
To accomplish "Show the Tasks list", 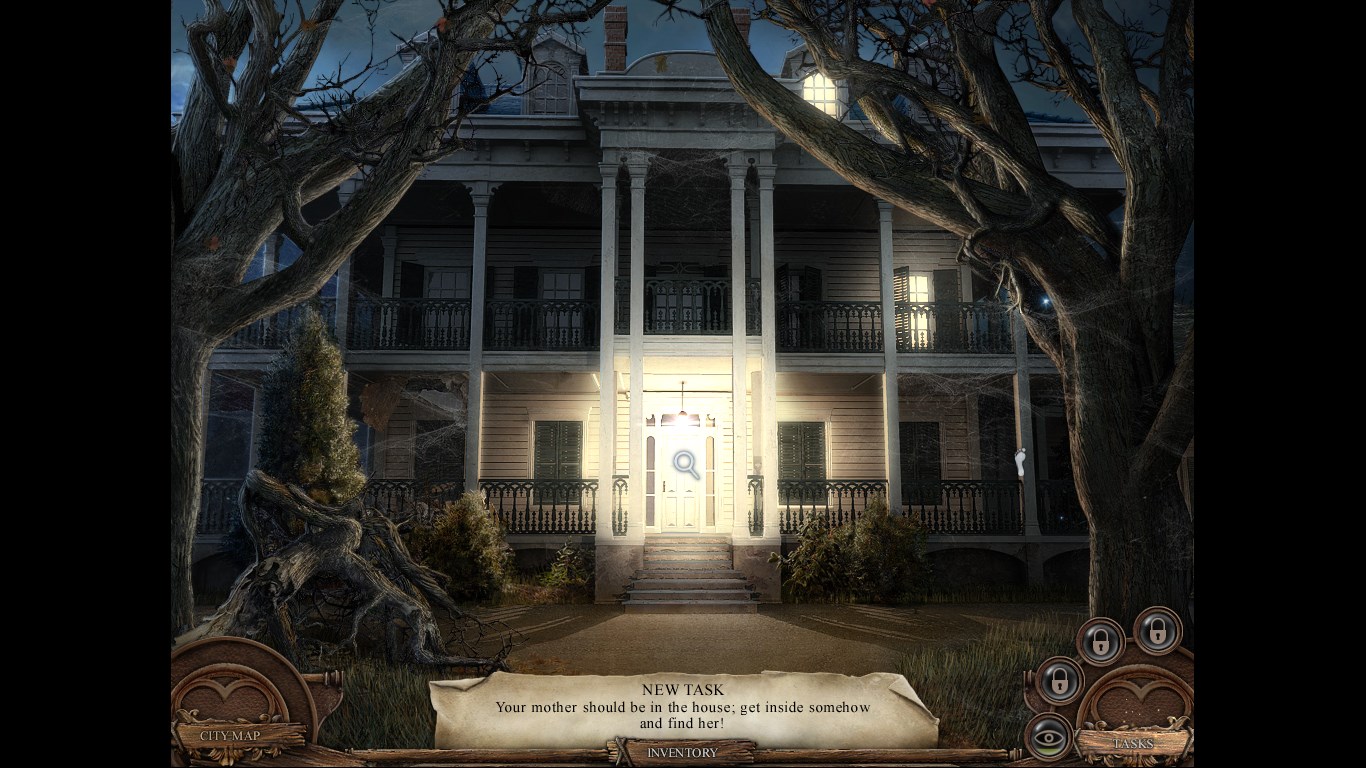I will (x=1133, y=744).
